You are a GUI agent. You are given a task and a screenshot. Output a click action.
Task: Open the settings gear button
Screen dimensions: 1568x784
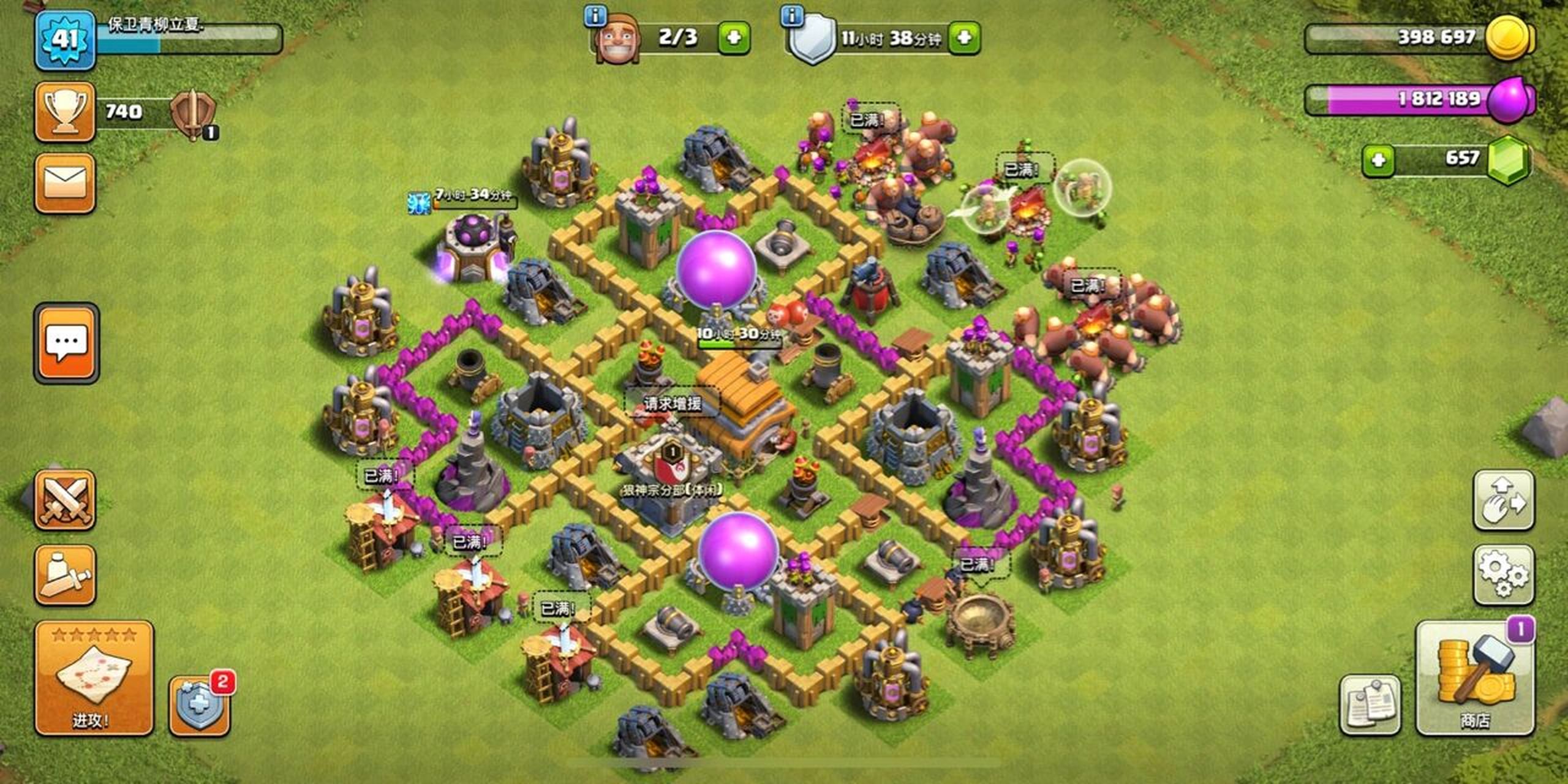1503,574
